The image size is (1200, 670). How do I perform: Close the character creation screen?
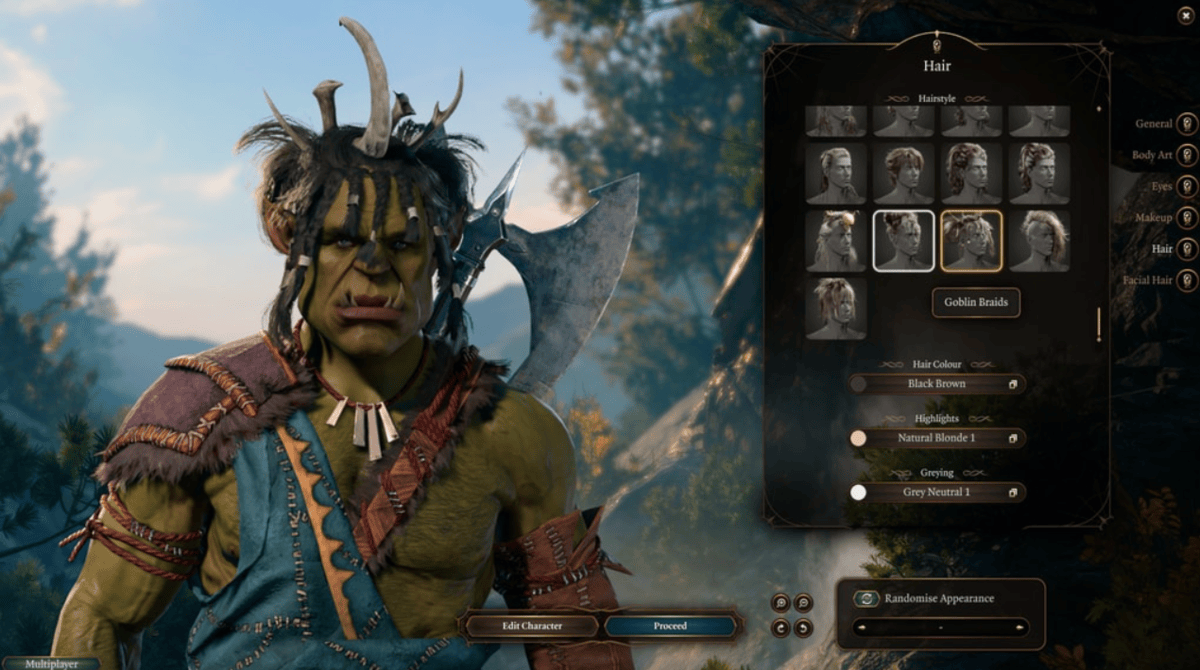[1186, 15]
